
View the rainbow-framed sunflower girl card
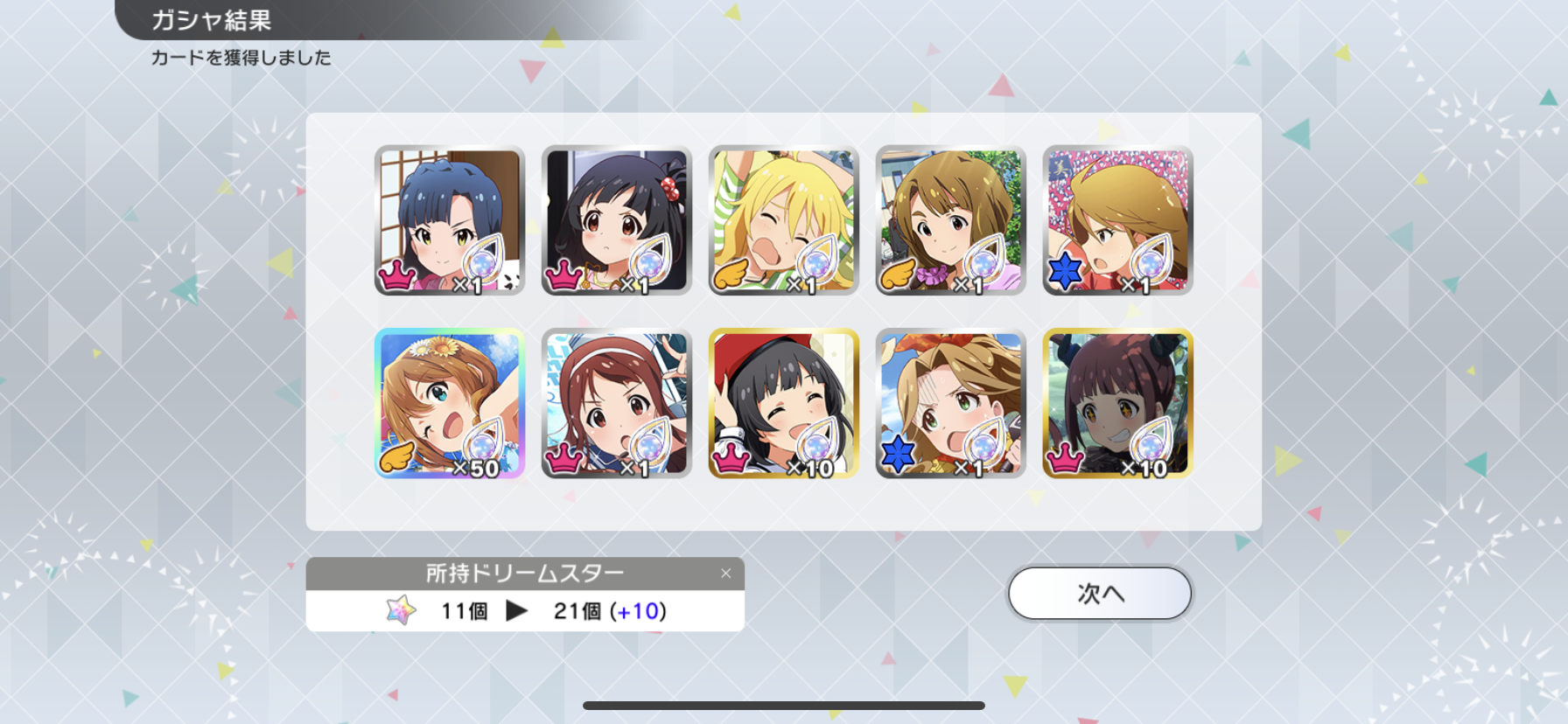[x=450, y=403]
